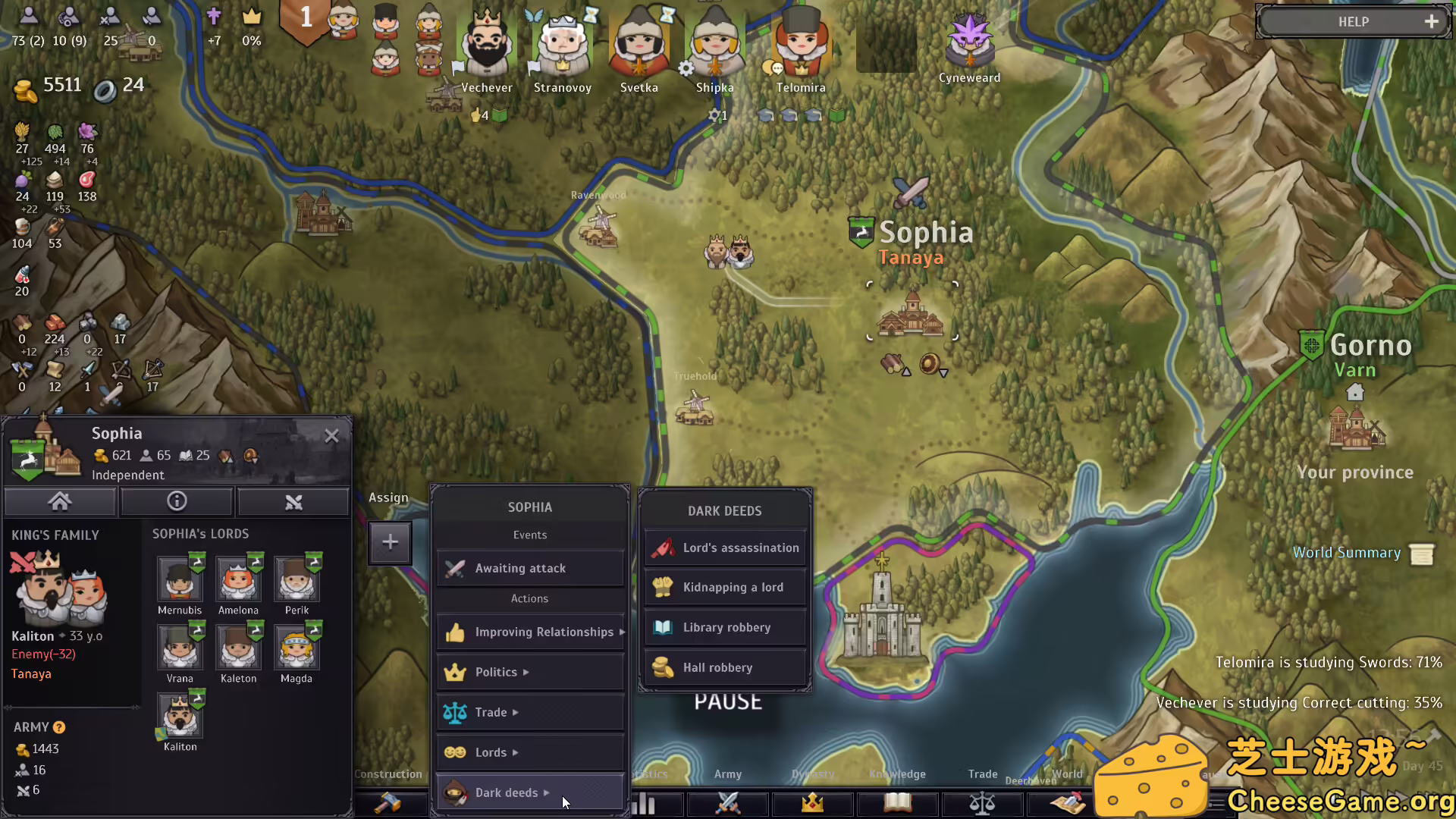The height and width of the screenshot is (819, 1456).
Task: Open the Dynasty crown panel
Action: click(x=811, y=803)
